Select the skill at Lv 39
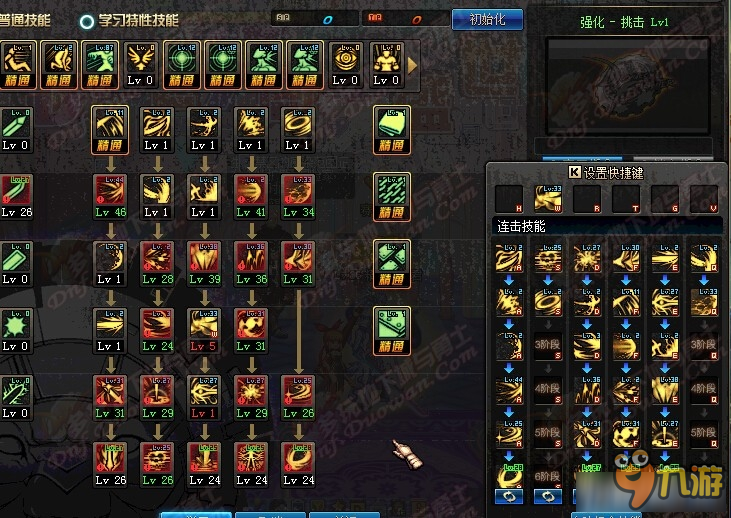Screen dimensions: 731x518 203,263
